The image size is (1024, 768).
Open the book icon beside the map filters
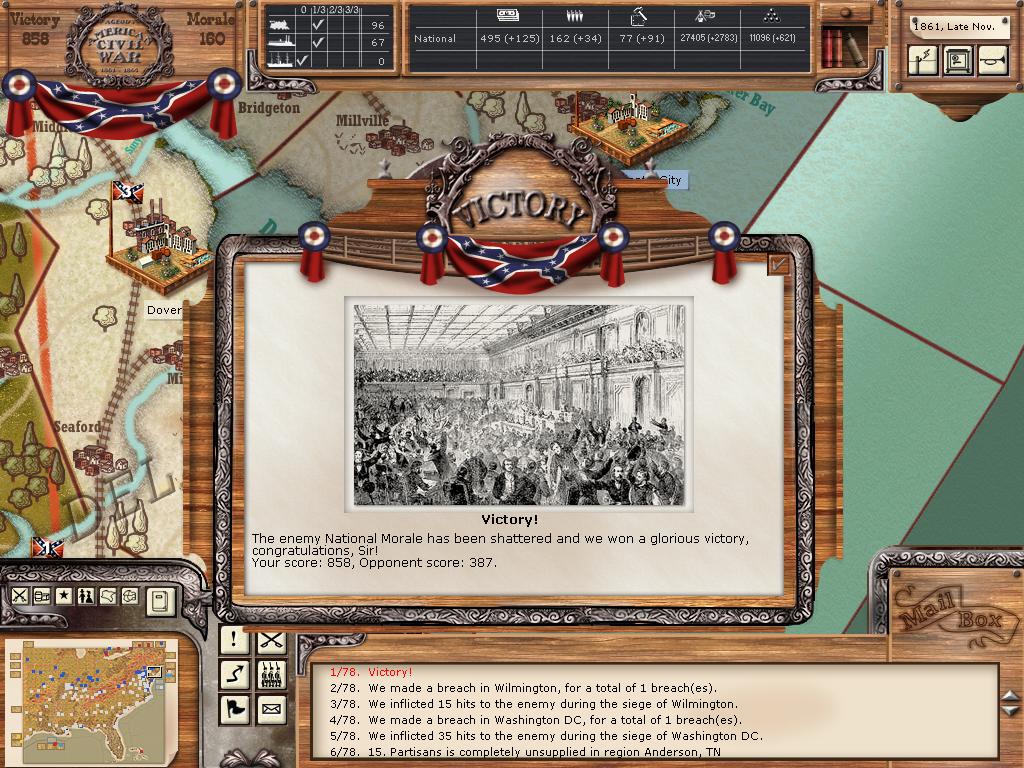pos(161,600)
